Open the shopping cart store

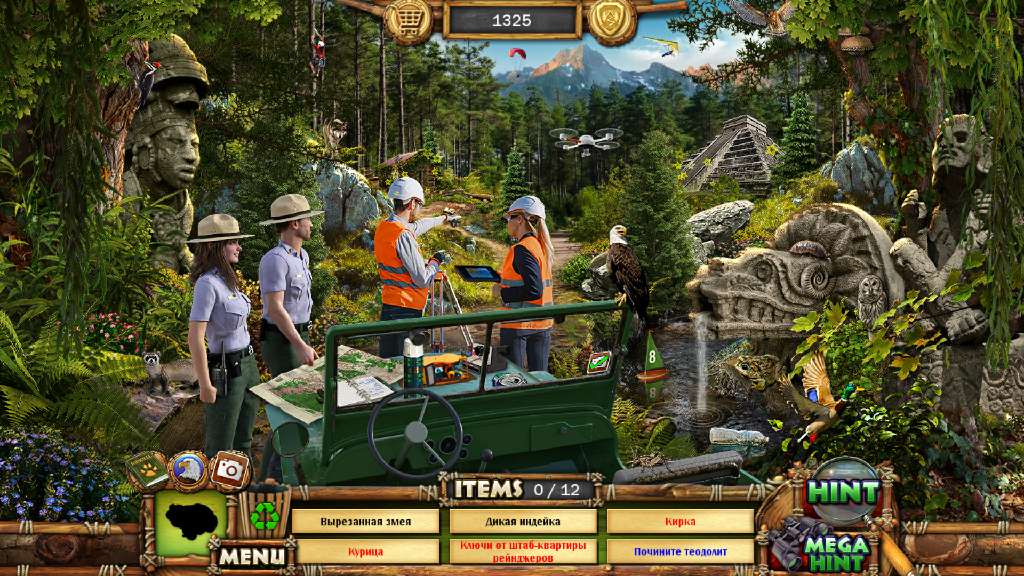(x=408, y=20)
